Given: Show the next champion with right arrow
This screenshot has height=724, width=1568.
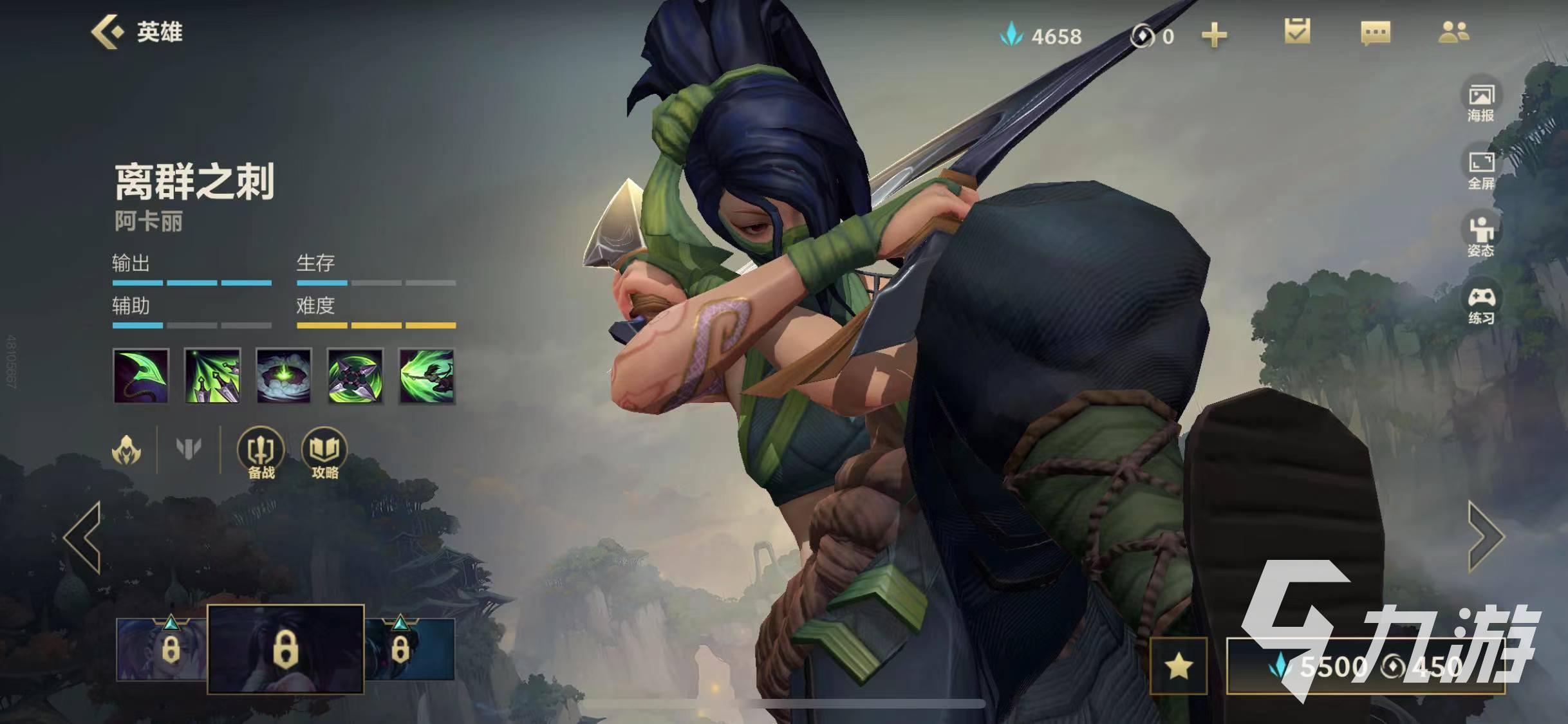Looking at the screenshot, I should [1486, 537].
